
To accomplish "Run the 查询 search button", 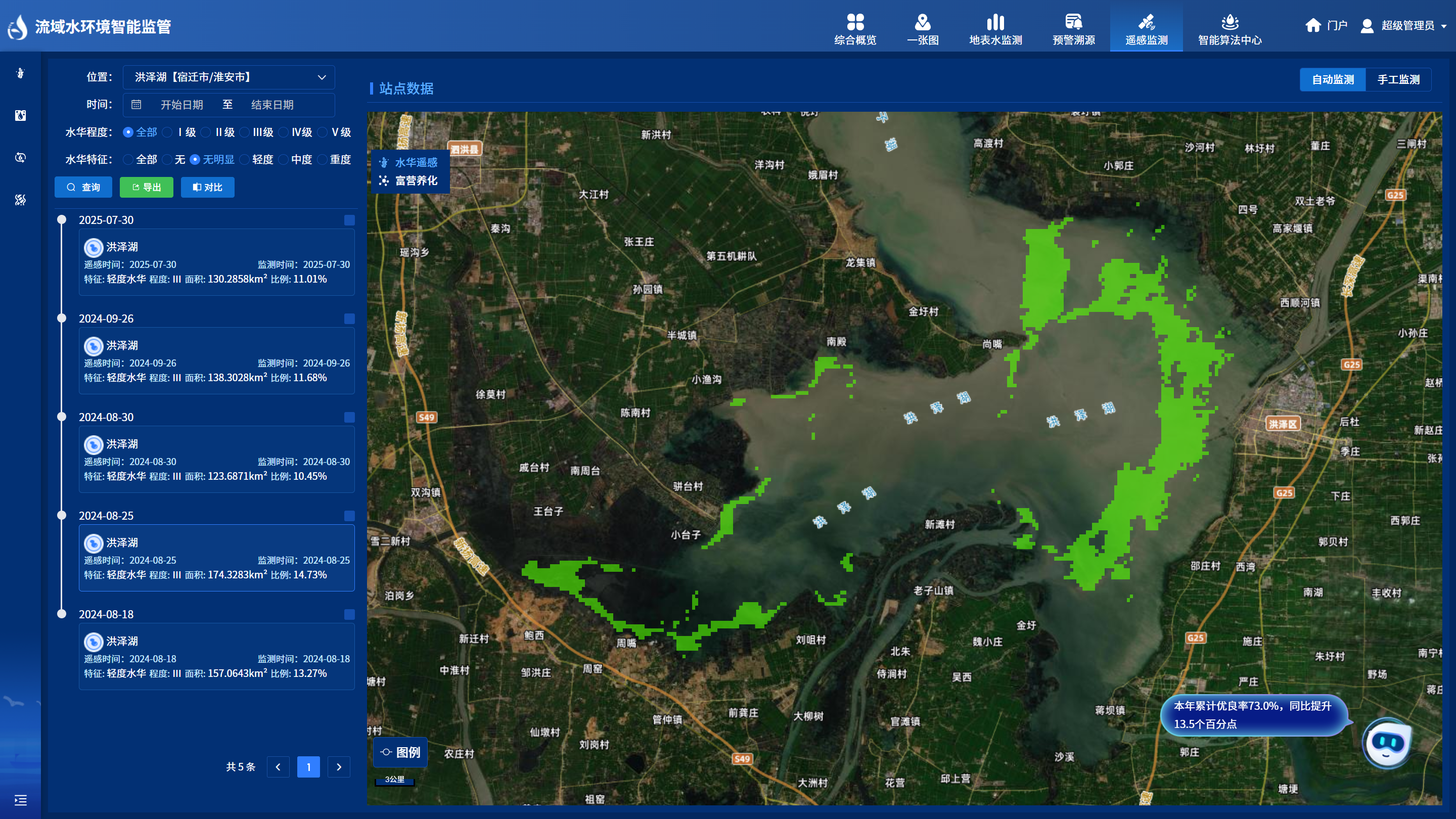I will pyautogui.click(x=83, y=187).
